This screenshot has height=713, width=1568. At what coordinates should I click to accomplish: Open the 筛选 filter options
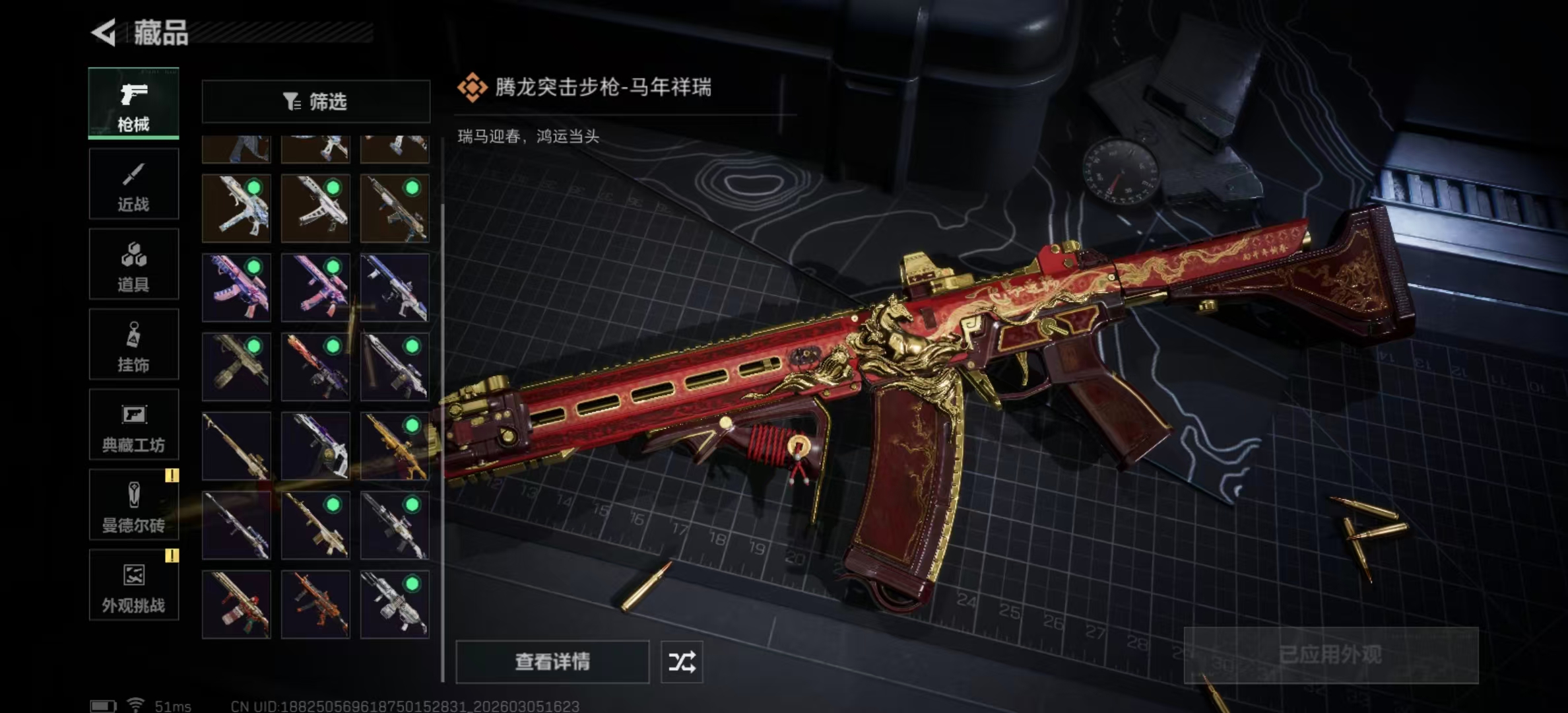[315, 100]
